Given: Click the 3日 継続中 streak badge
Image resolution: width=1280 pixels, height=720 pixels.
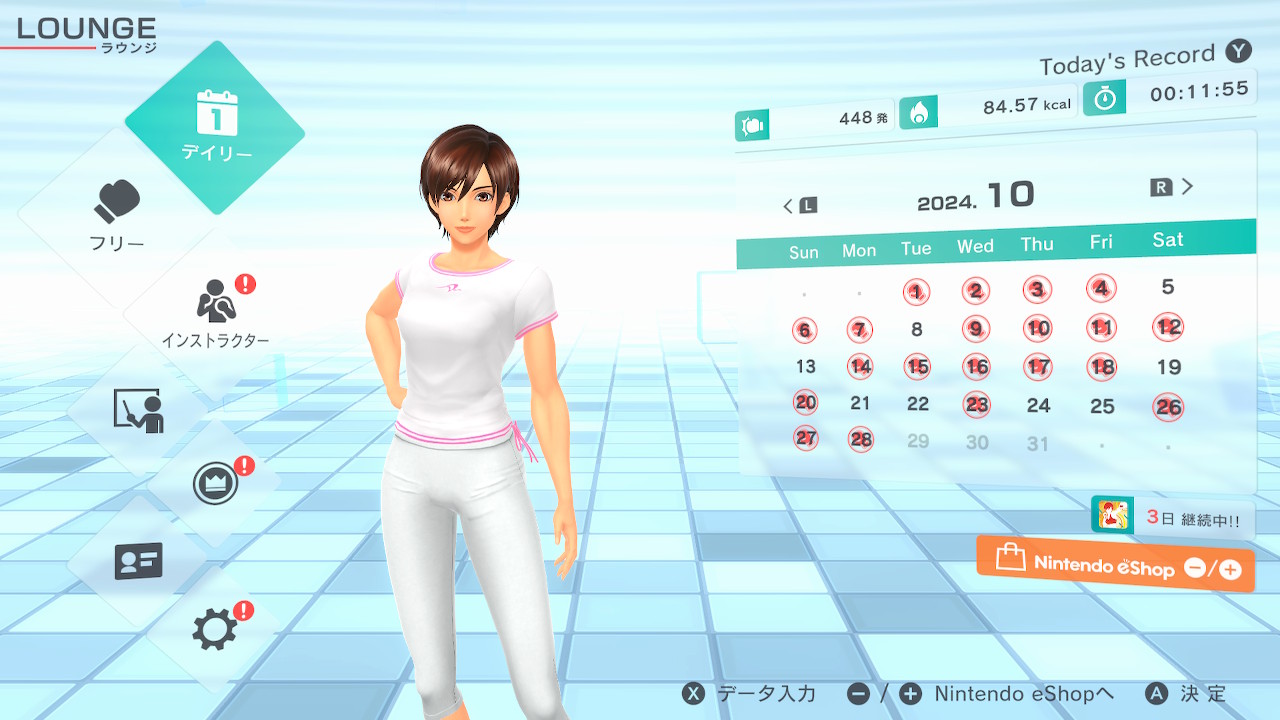Looking at the screenshot, I should click(x=1172, y=518).
